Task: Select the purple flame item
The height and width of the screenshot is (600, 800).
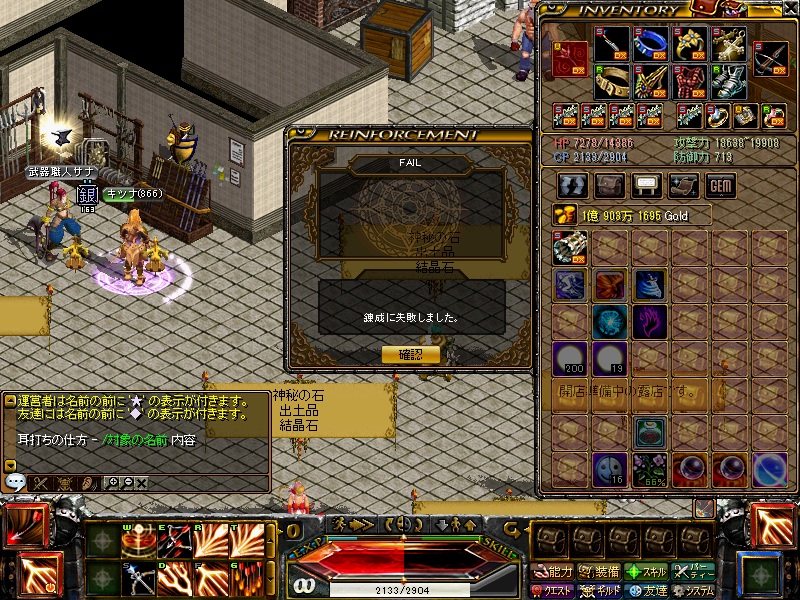Action: (651, 322)
